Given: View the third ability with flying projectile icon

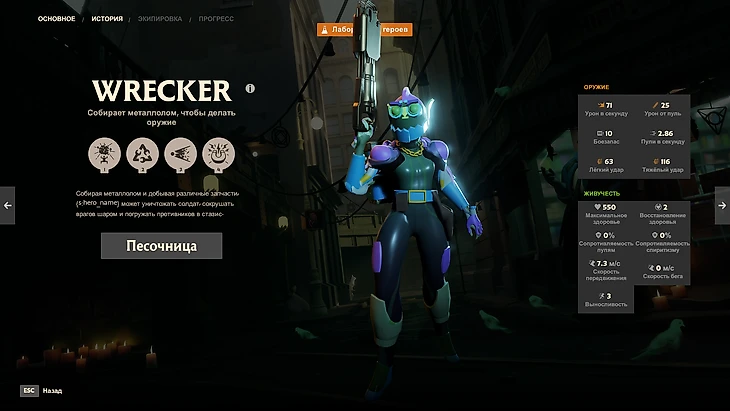Looking at the screenshot, I should tap(180, 154).
